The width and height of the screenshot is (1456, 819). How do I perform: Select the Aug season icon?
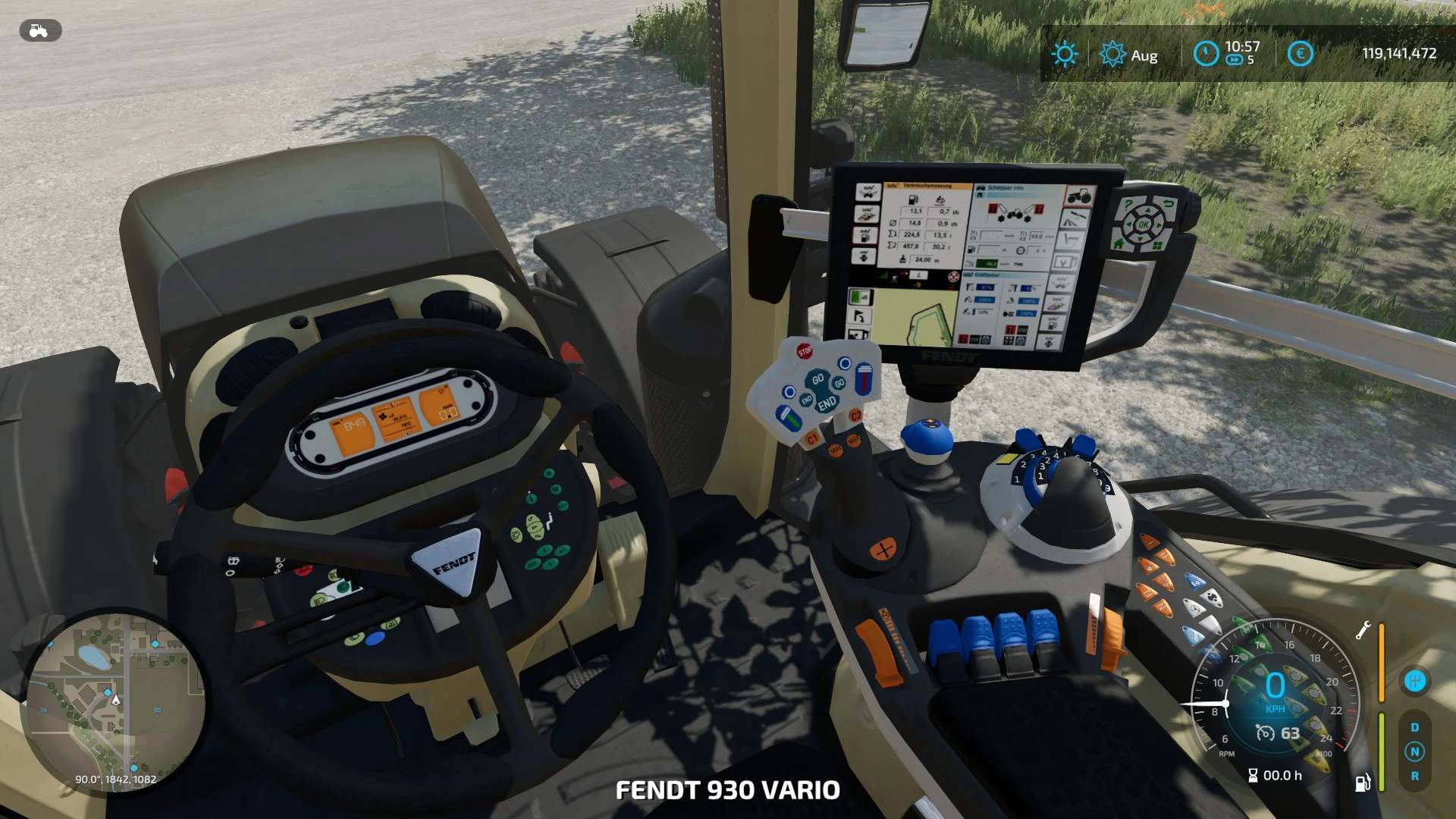coord(1112,55)
